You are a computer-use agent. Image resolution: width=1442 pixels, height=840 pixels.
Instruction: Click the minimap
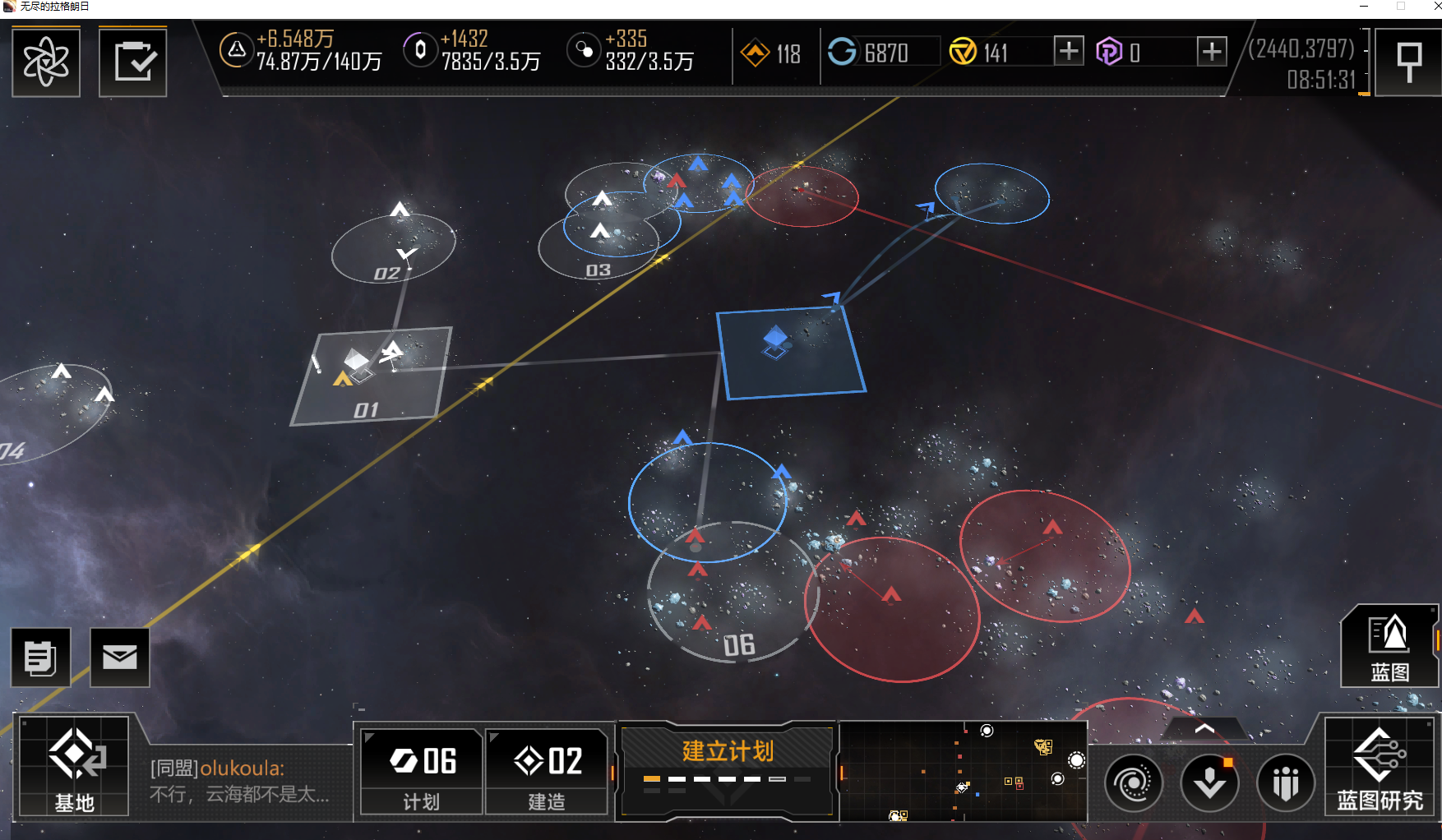(962, 771)
